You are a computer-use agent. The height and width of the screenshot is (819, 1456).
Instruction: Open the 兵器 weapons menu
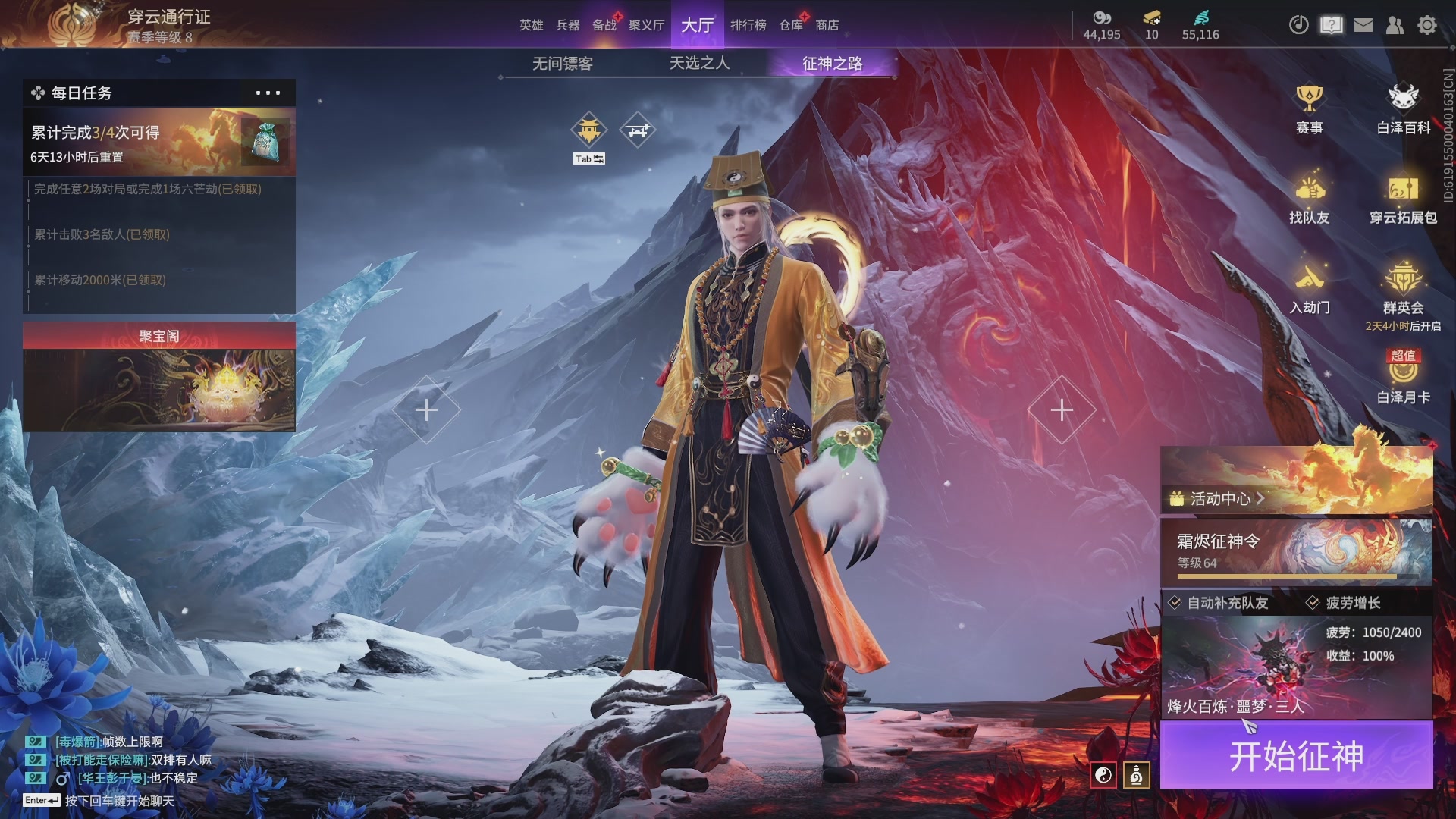[567, 25]
